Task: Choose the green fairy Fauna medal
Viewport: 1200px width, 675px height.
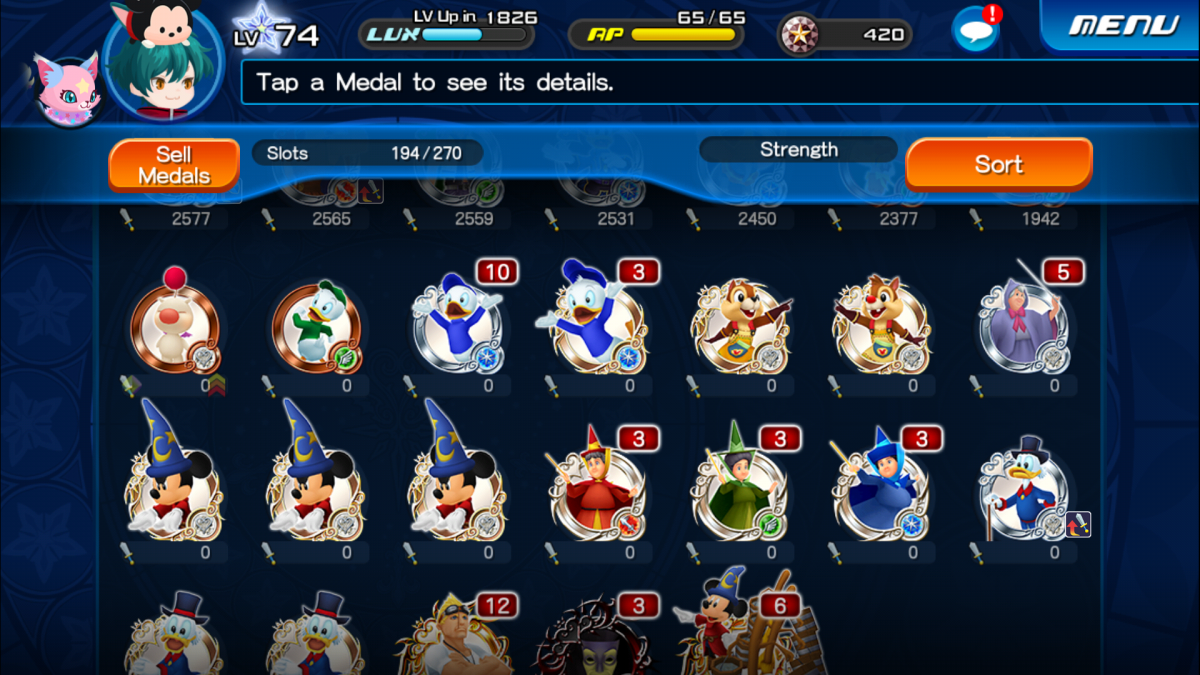Action: click(x=740, y=492)
